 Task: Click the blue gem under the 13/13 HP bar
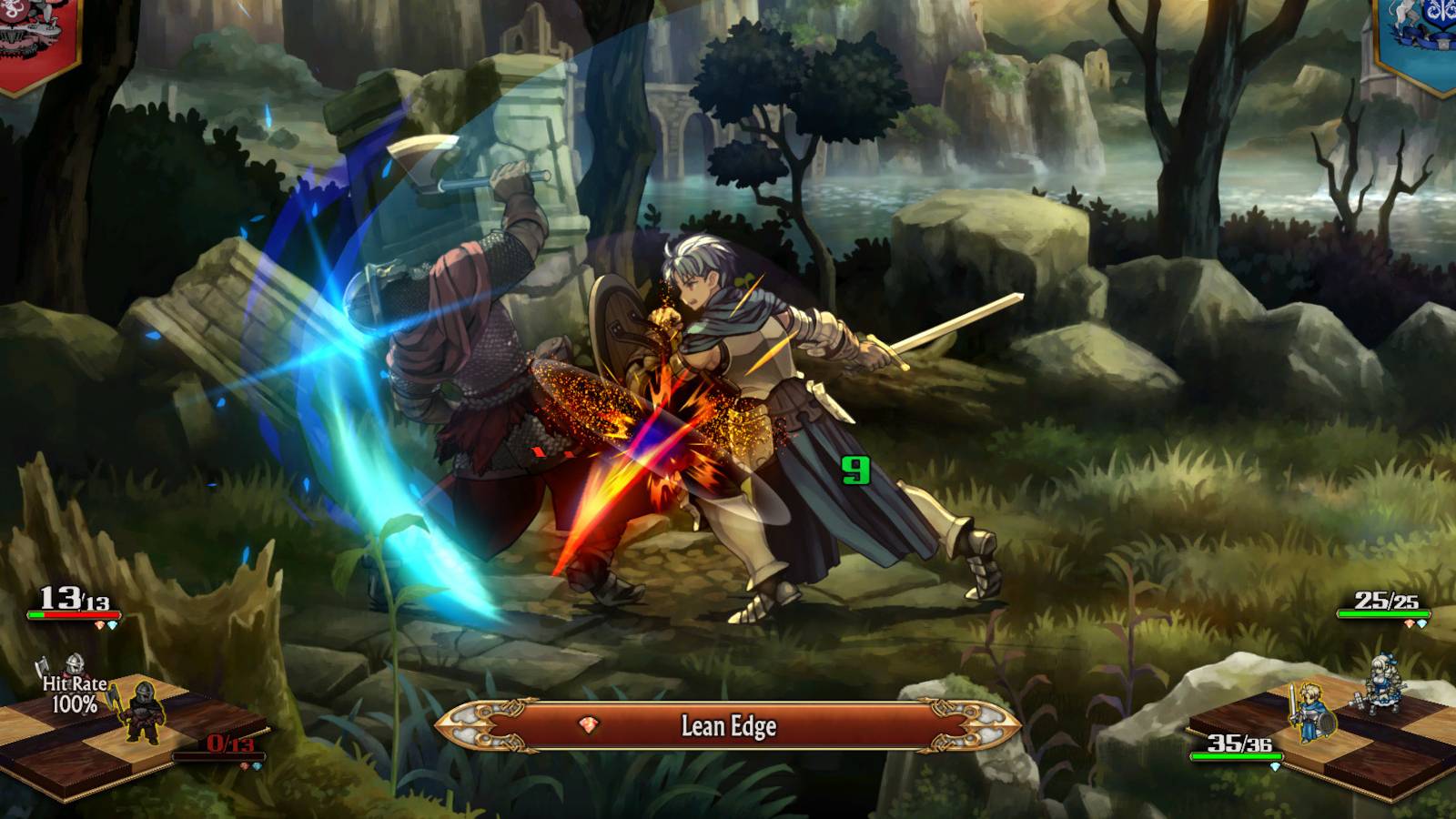[113, 624]
